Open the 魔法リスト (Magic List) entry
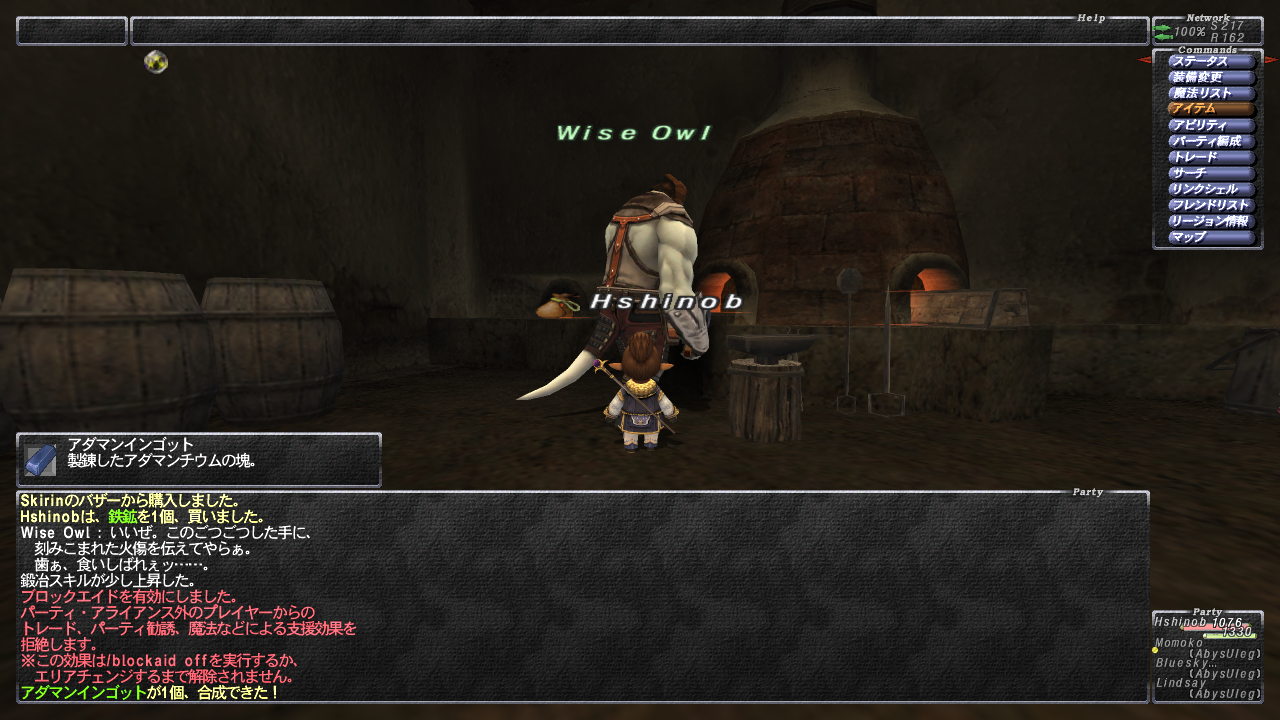Image resolution: width=1280 pixels, height=720 pixels. [1211, 94]
